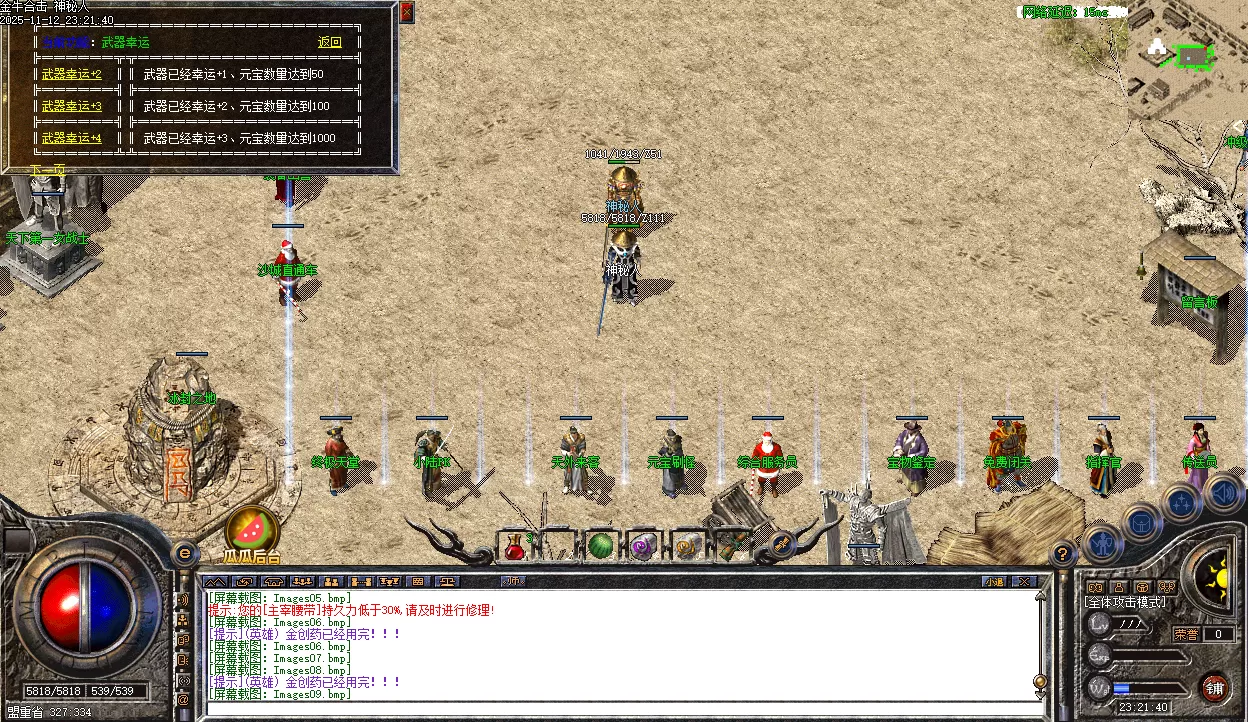This screenshot has width=1248, height=722.
Task: Open the 瓜瓜后台 watermelon icon
Action: [253, 530]
